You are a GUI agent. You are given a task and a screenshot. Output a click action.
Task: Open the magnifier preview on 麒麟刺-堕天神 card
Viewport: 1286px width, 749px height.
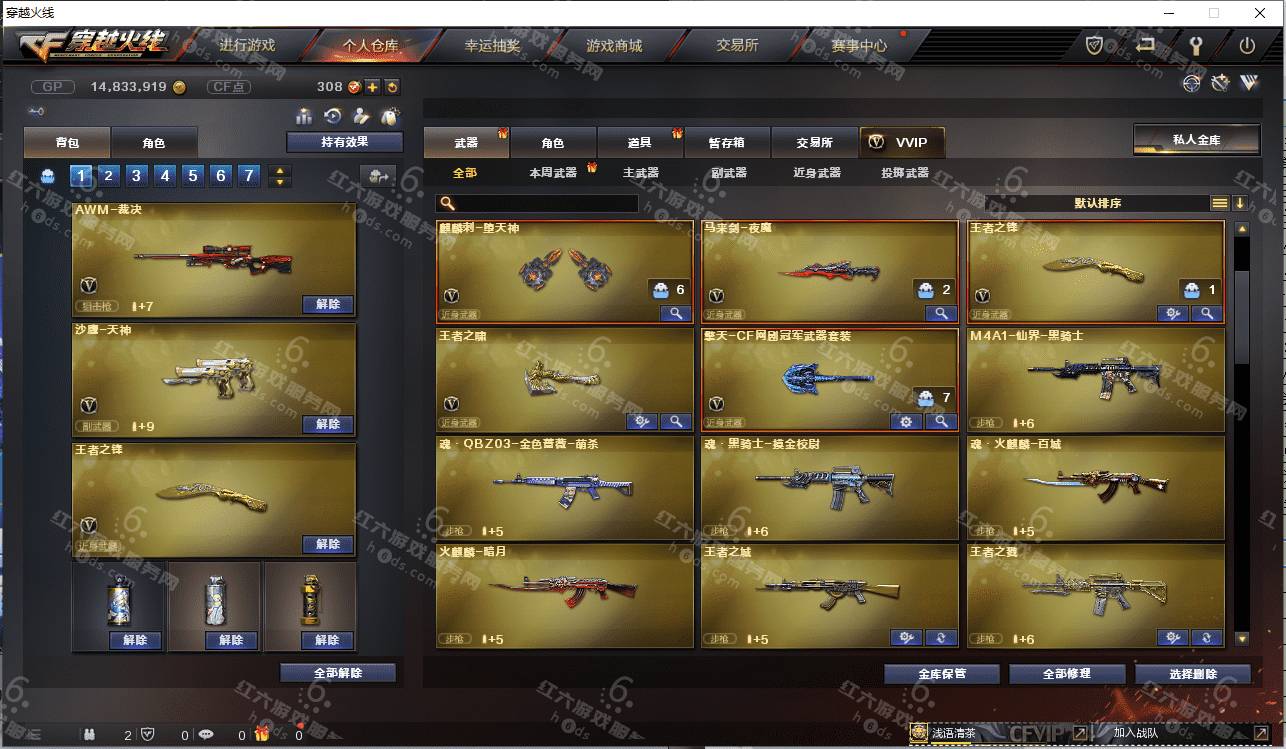pyautogui.click(x=677, y=313)
